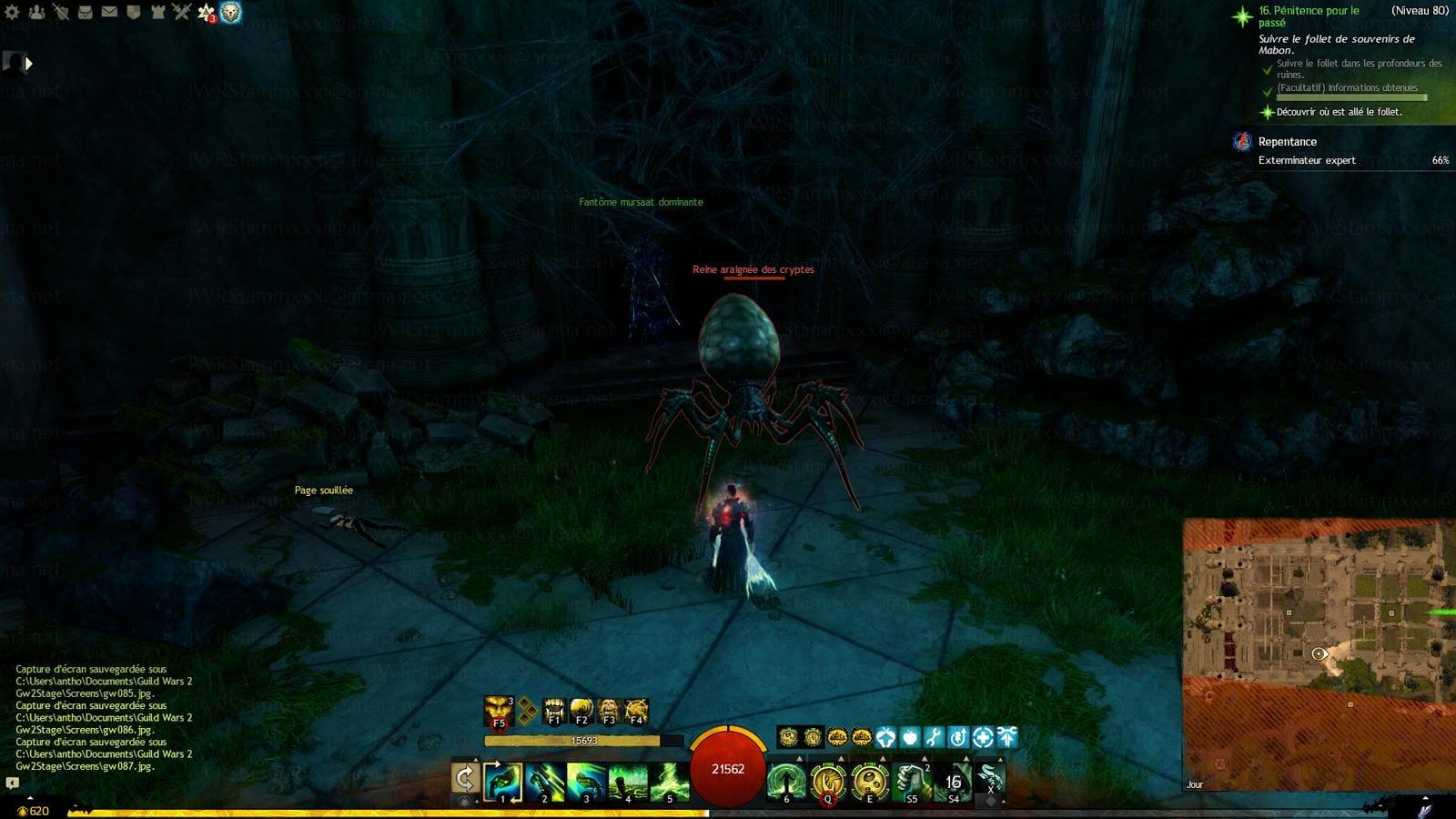Trigger the F5 profession skill
The image size is (1456, 819).
point(499,710)
